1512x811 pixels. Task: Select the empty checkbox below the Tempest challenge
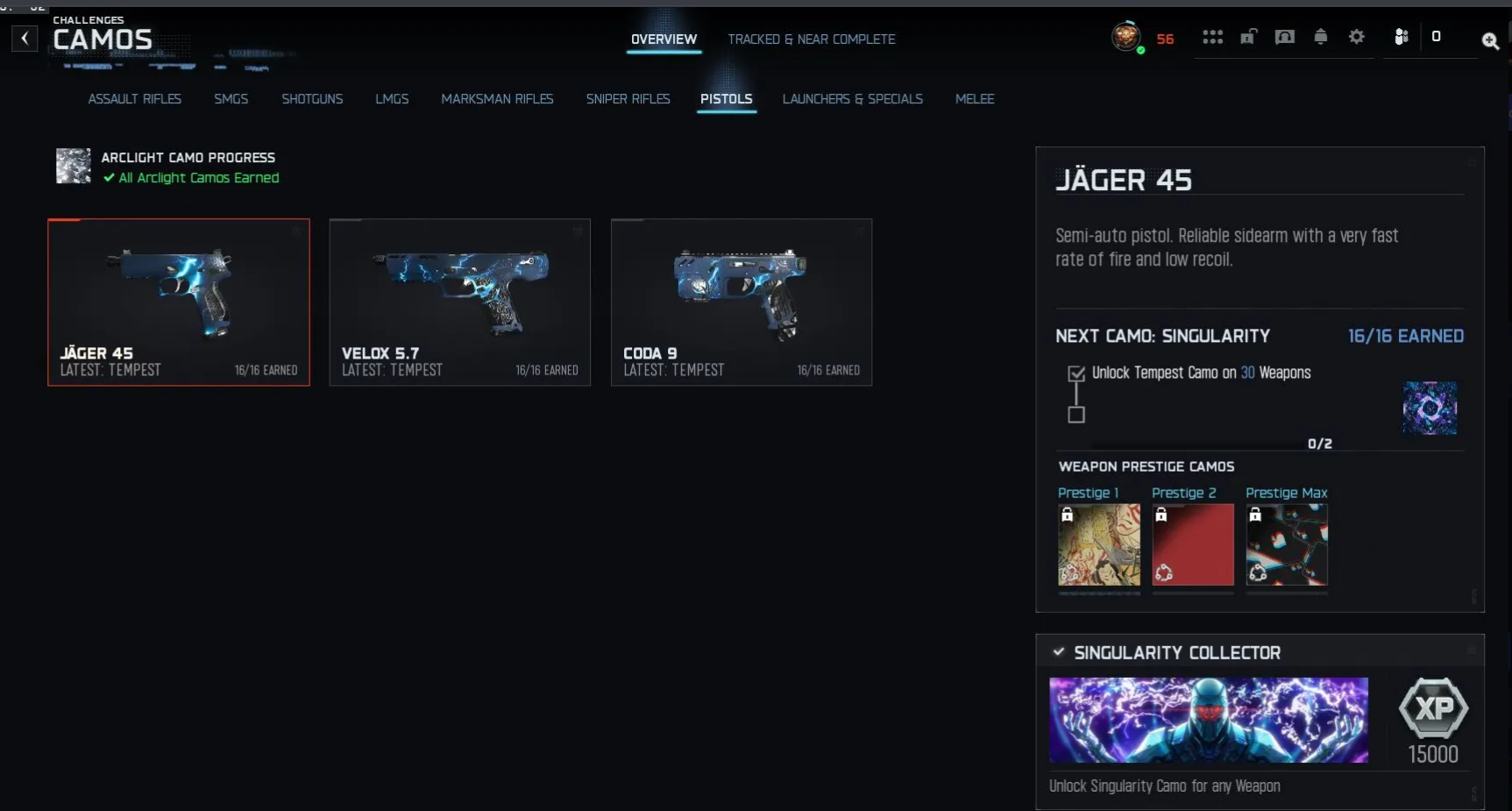(x=1076, y=416)
